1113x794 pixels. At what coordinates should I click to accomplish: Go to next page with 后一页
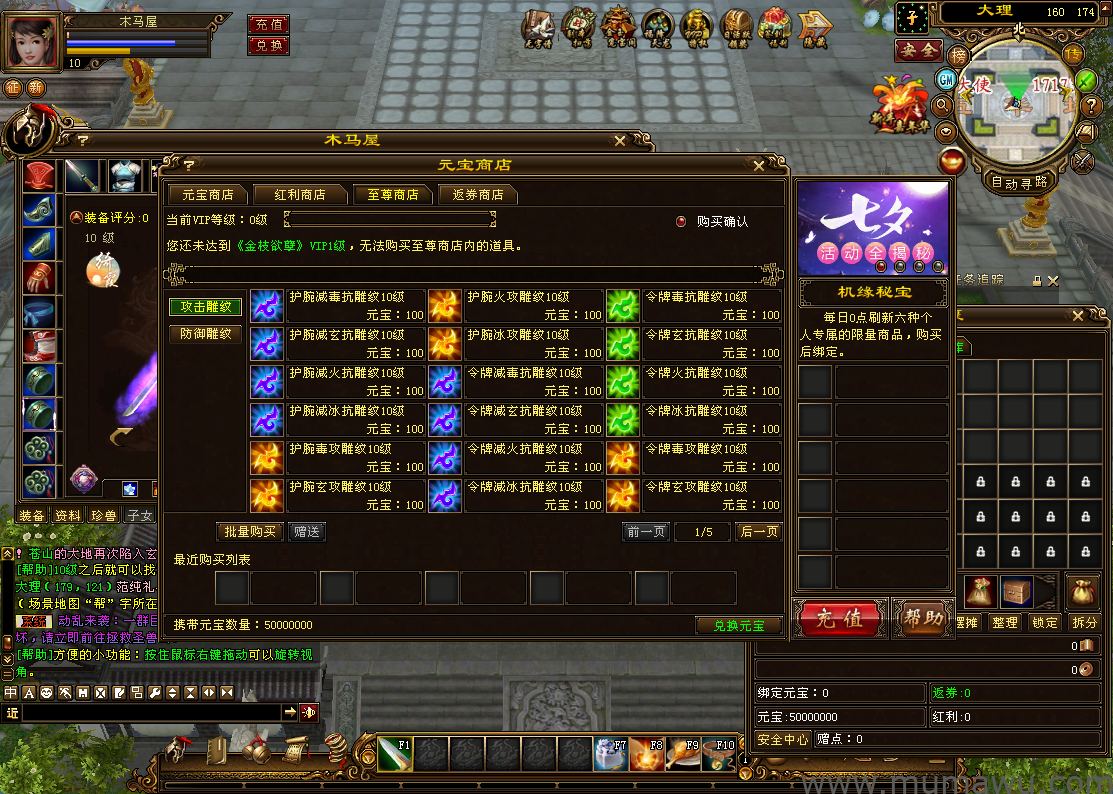[758, 532]
